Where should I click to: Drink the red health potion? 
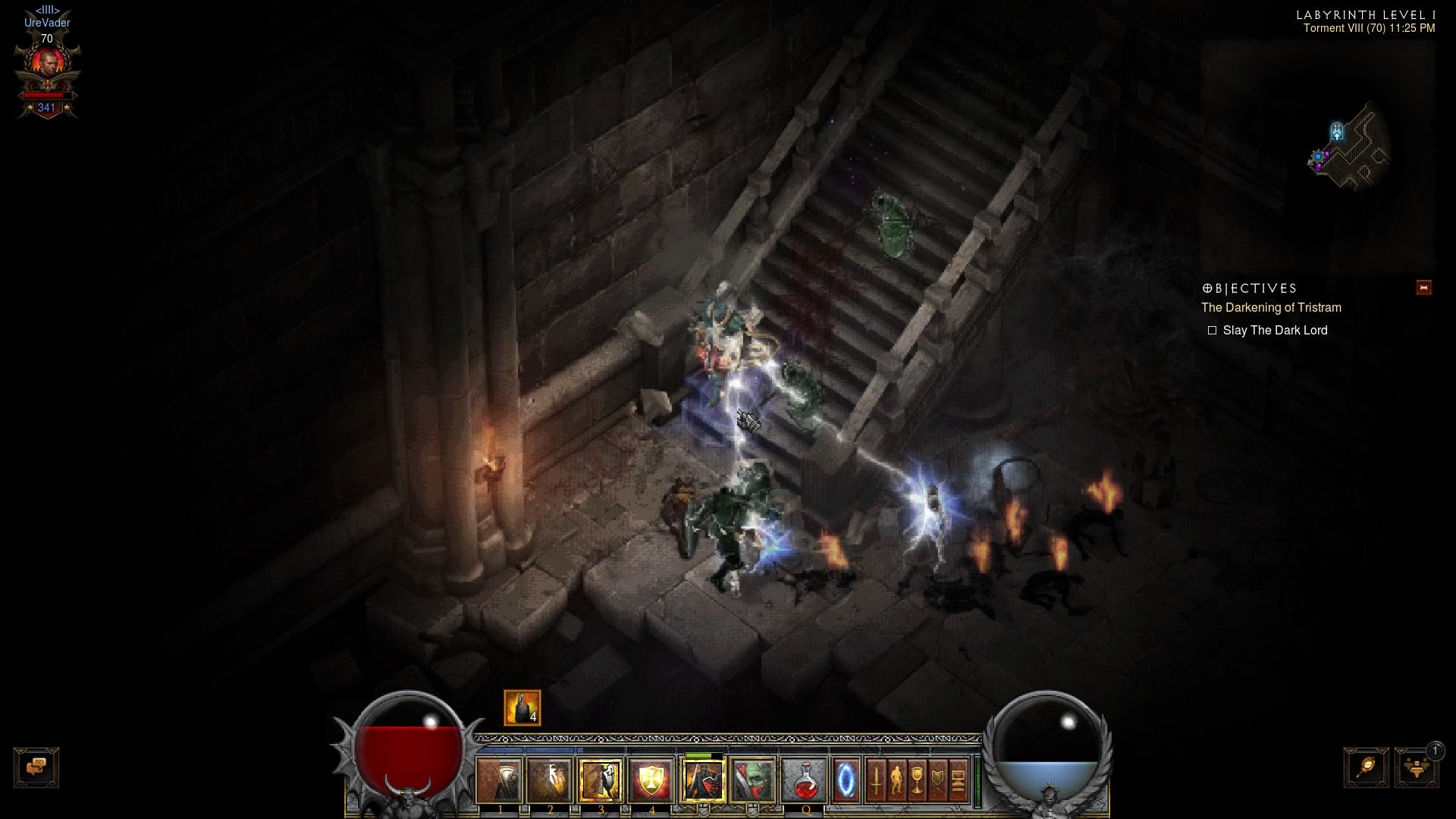click(804, 780)
